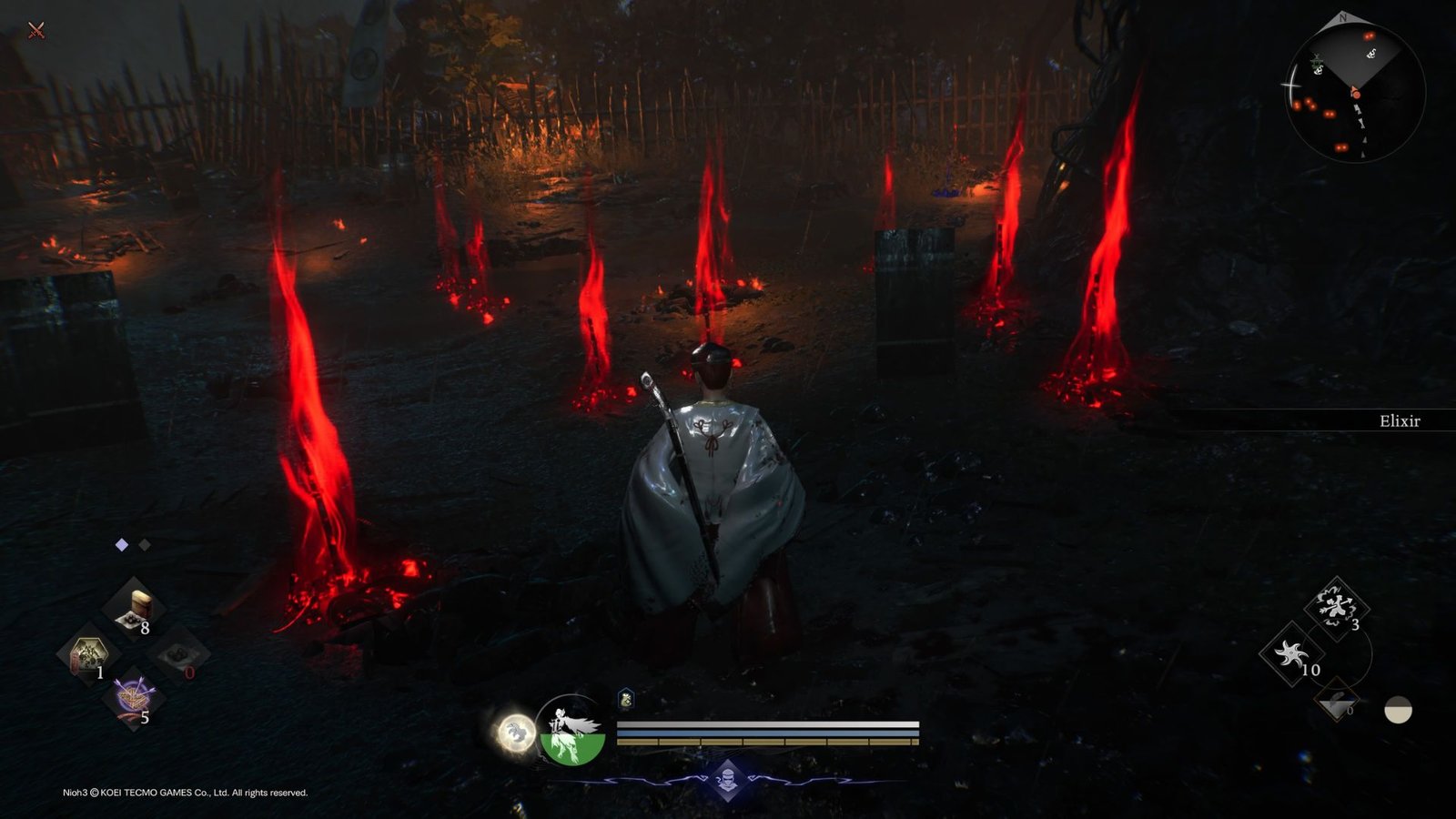
Task: Click the feather ninjutsu slot showing 0
Action: (x=1335, y=699)
